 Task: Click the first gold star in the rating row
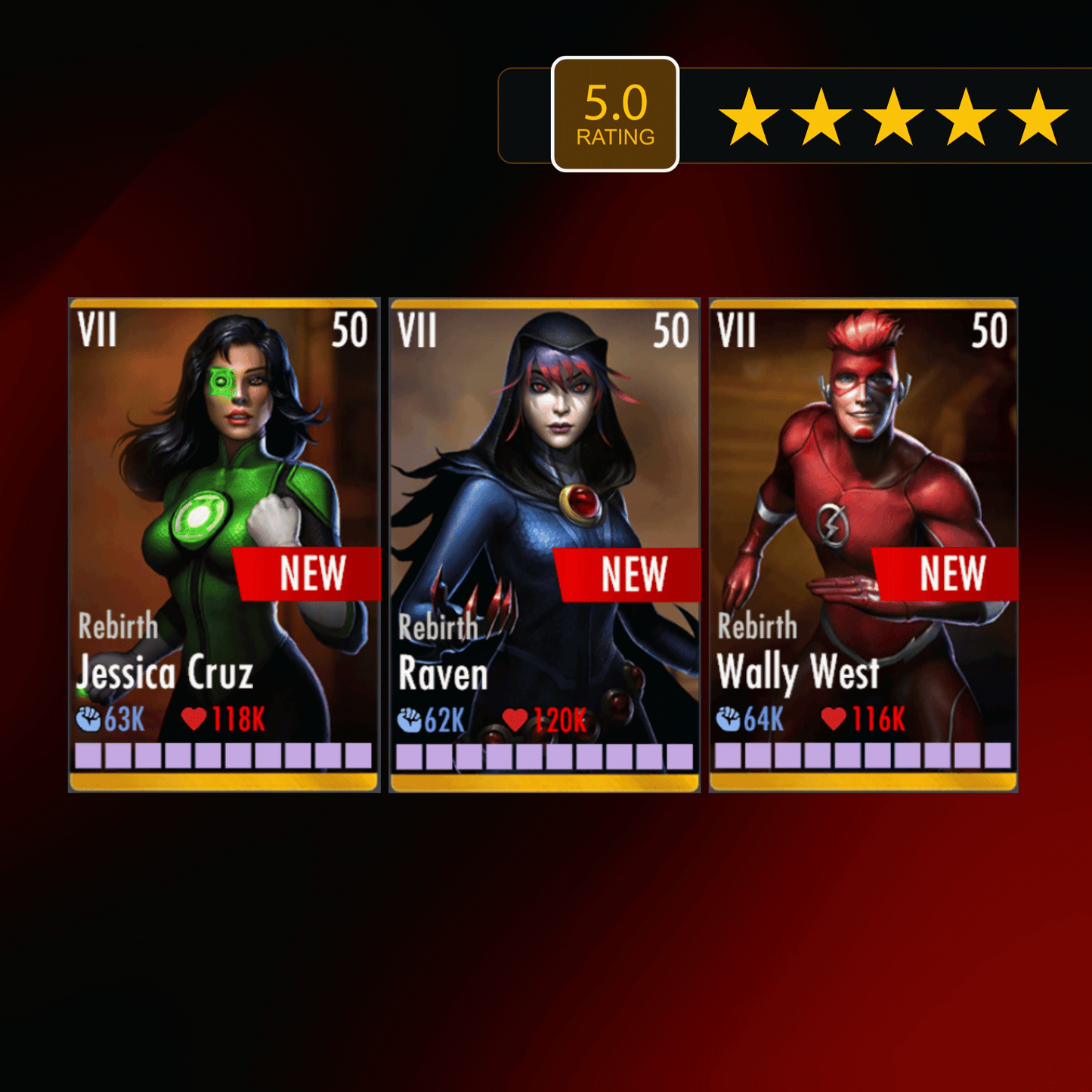coord(749,114)
